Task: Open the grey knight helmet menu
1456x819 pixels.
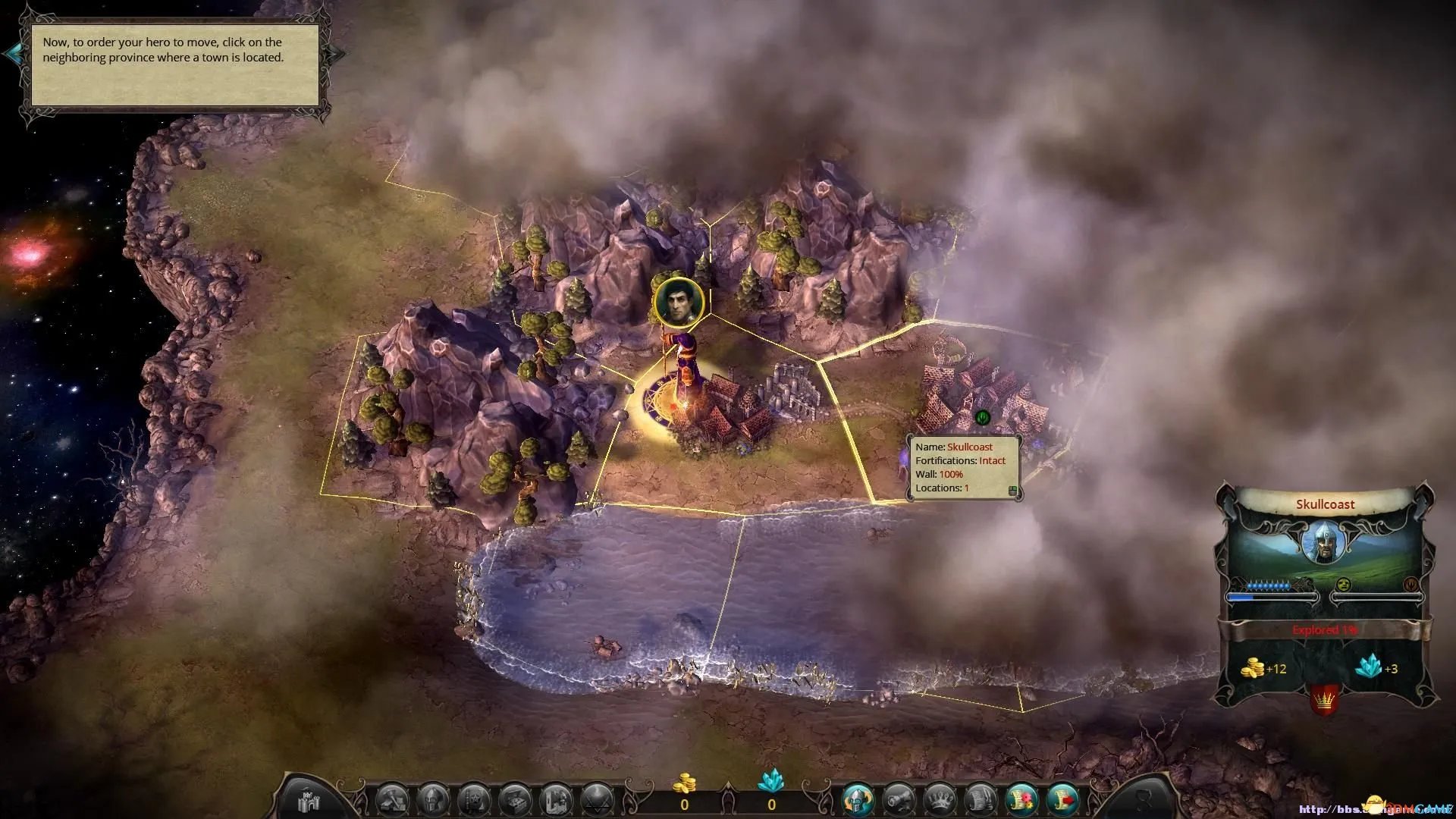Action: pyautogui.click(x=434, y=799)
